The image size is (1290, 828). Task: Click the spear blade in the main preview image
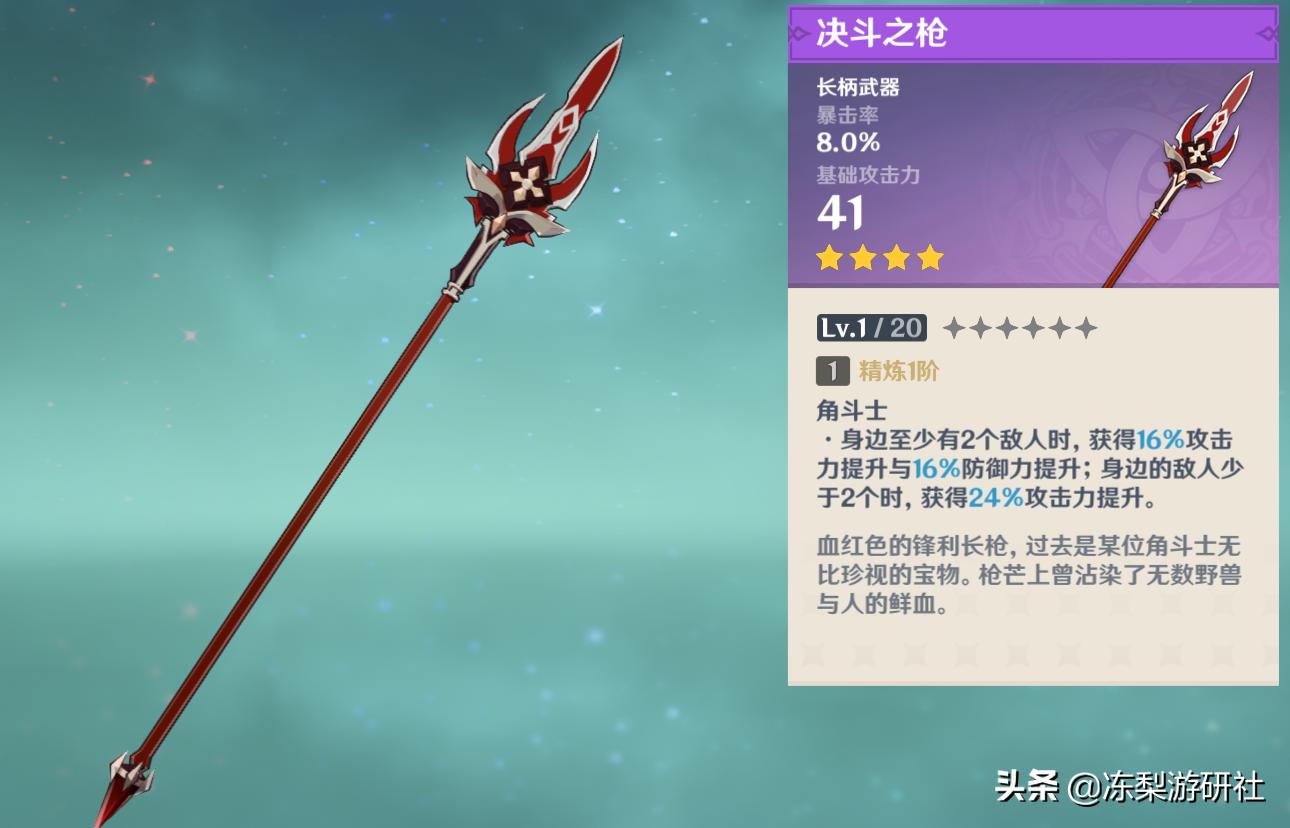[x=530, y=160]
